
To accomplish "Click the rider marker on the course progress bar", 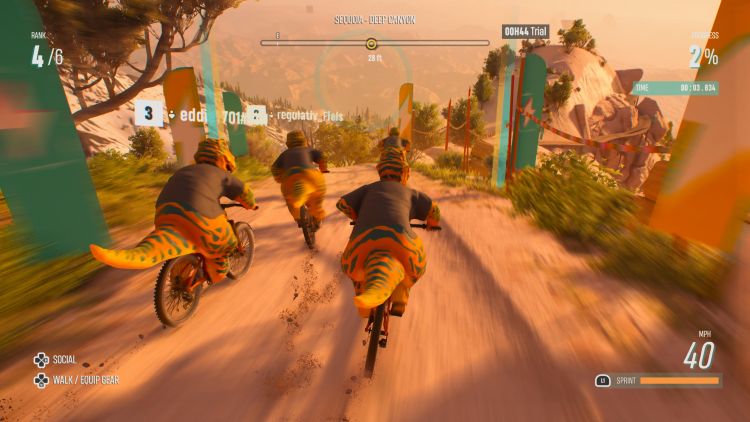I will point(372,43).
